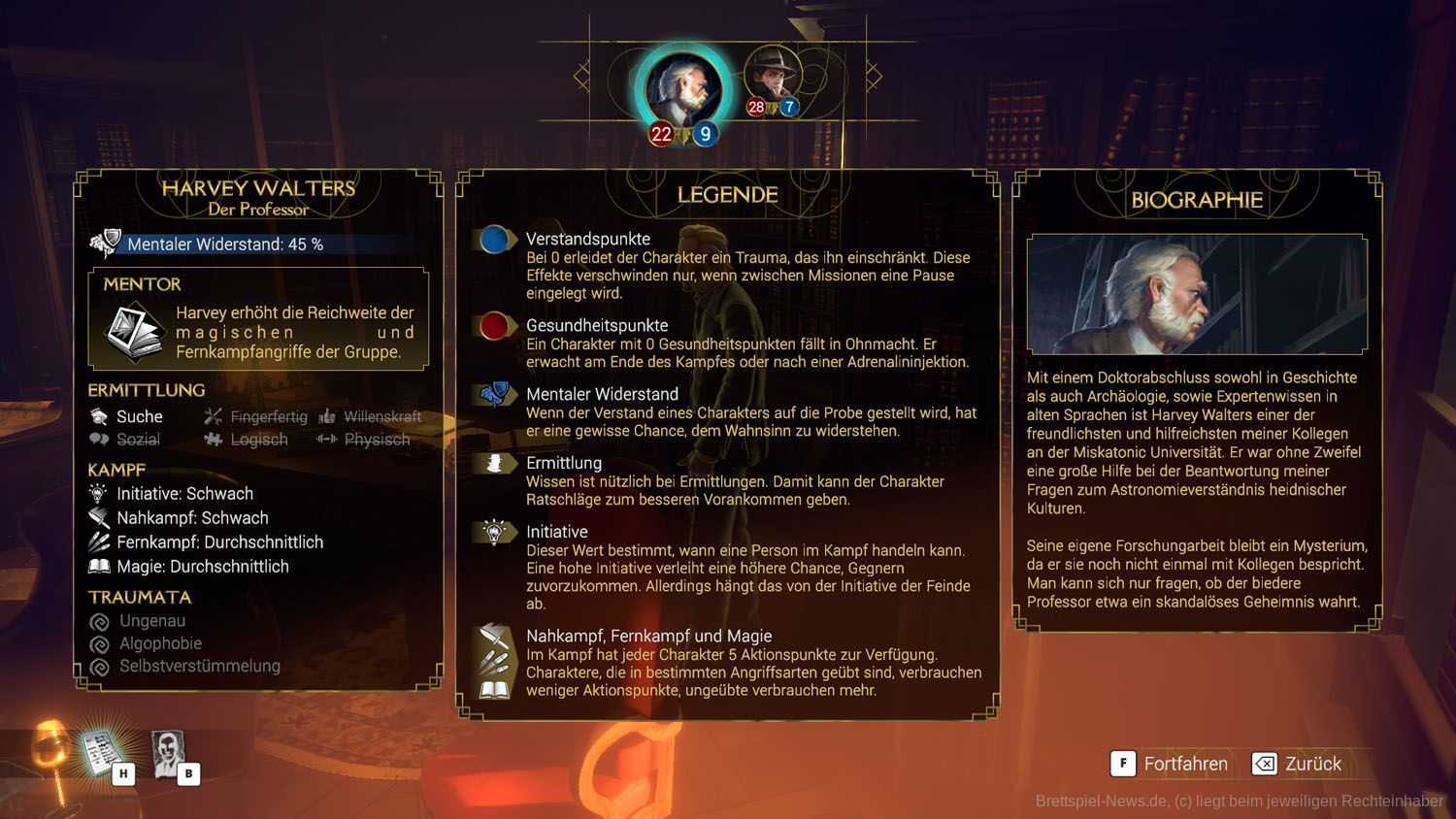Click Fortfahren to continue
This screenshot has height=819, width=1456.
click(x=1170, y=764)
